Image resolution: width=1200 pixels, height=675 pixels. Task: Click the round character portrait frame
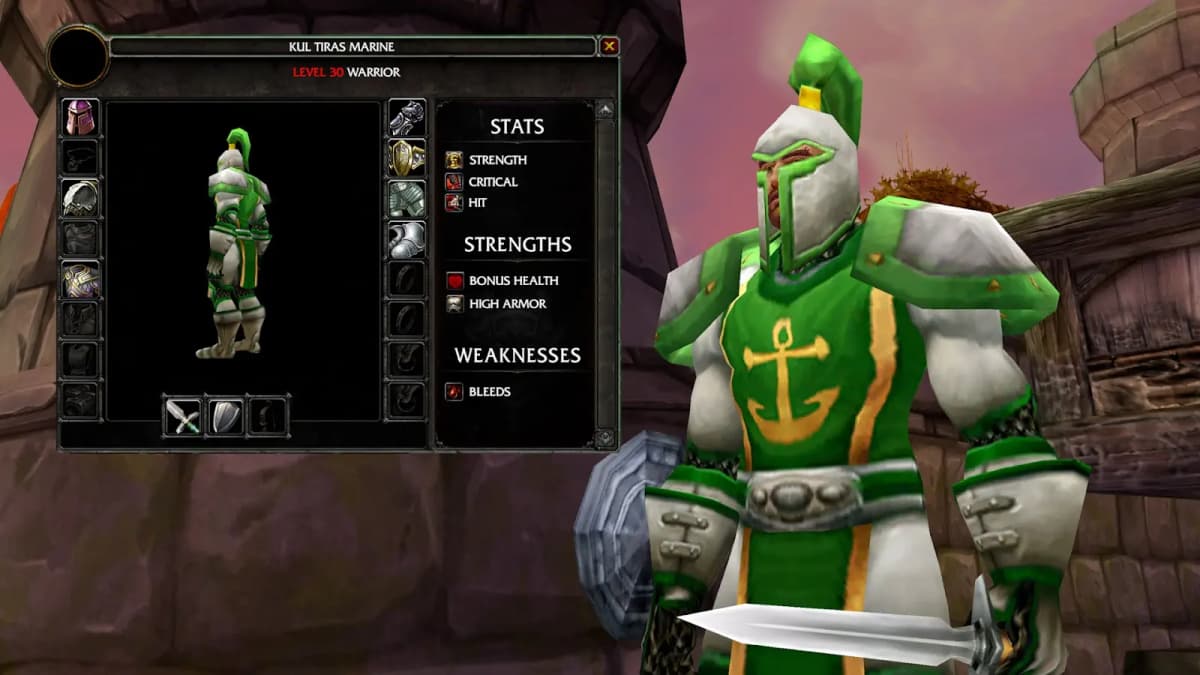[x=78, y=57]
